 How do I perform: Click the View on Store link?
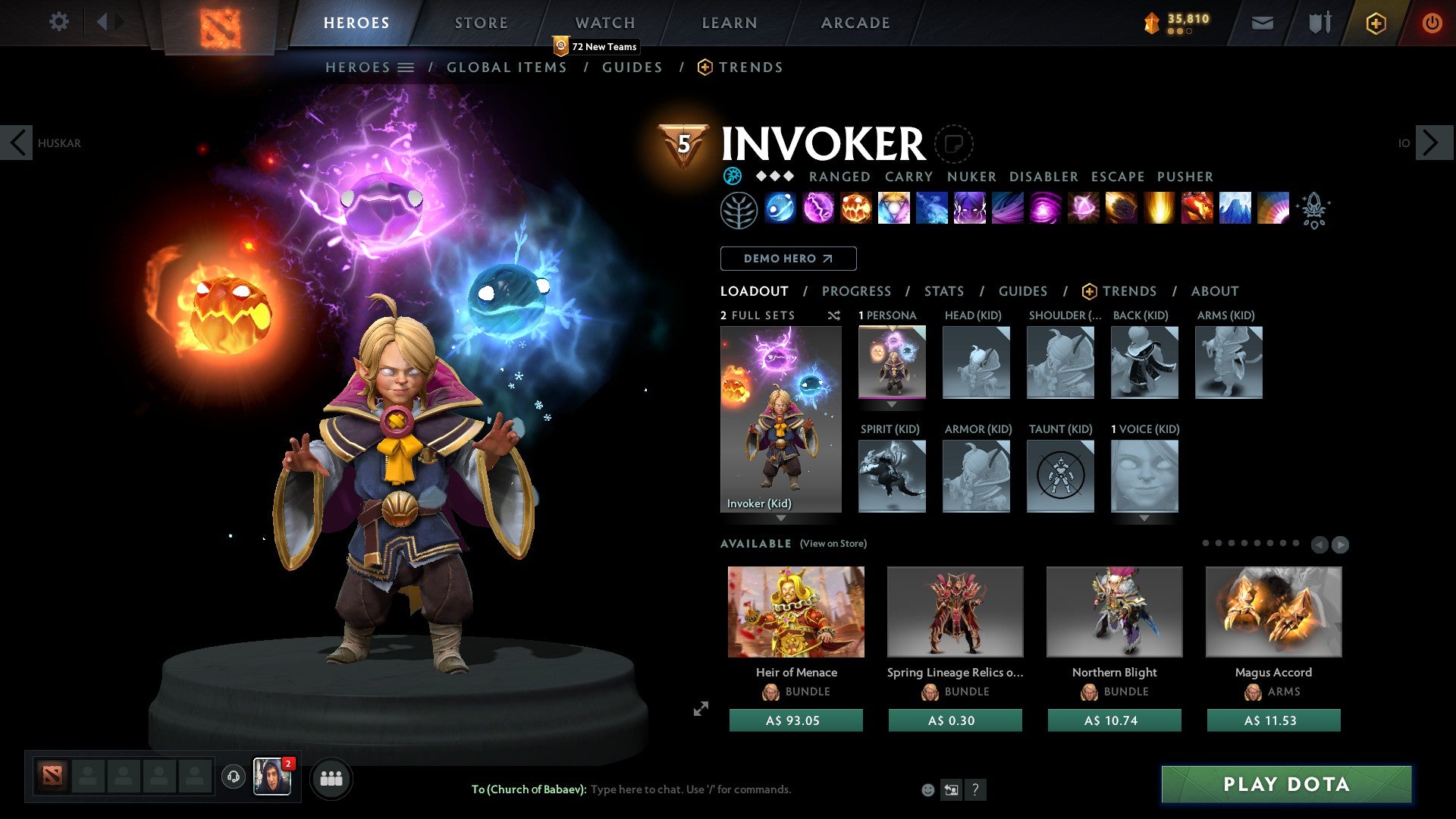[832, 544]
